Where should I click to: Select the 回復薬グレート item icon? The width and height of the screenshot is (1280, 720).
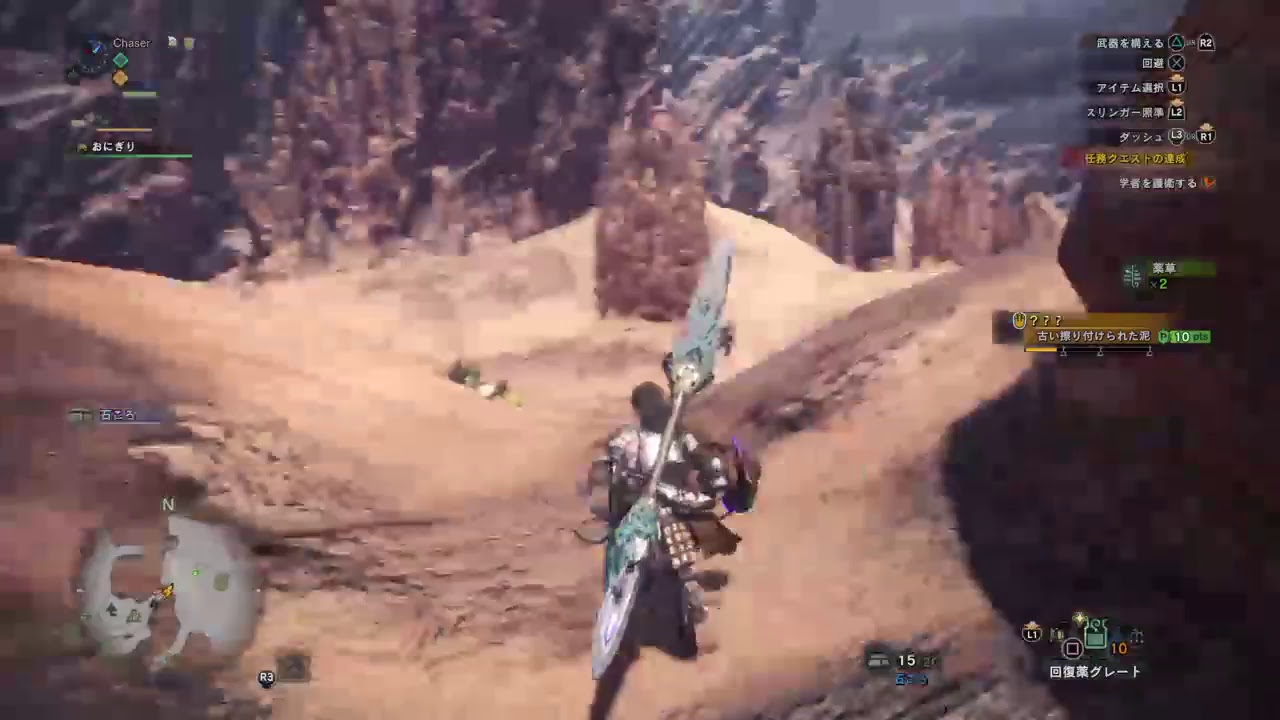click(1095, 636)
